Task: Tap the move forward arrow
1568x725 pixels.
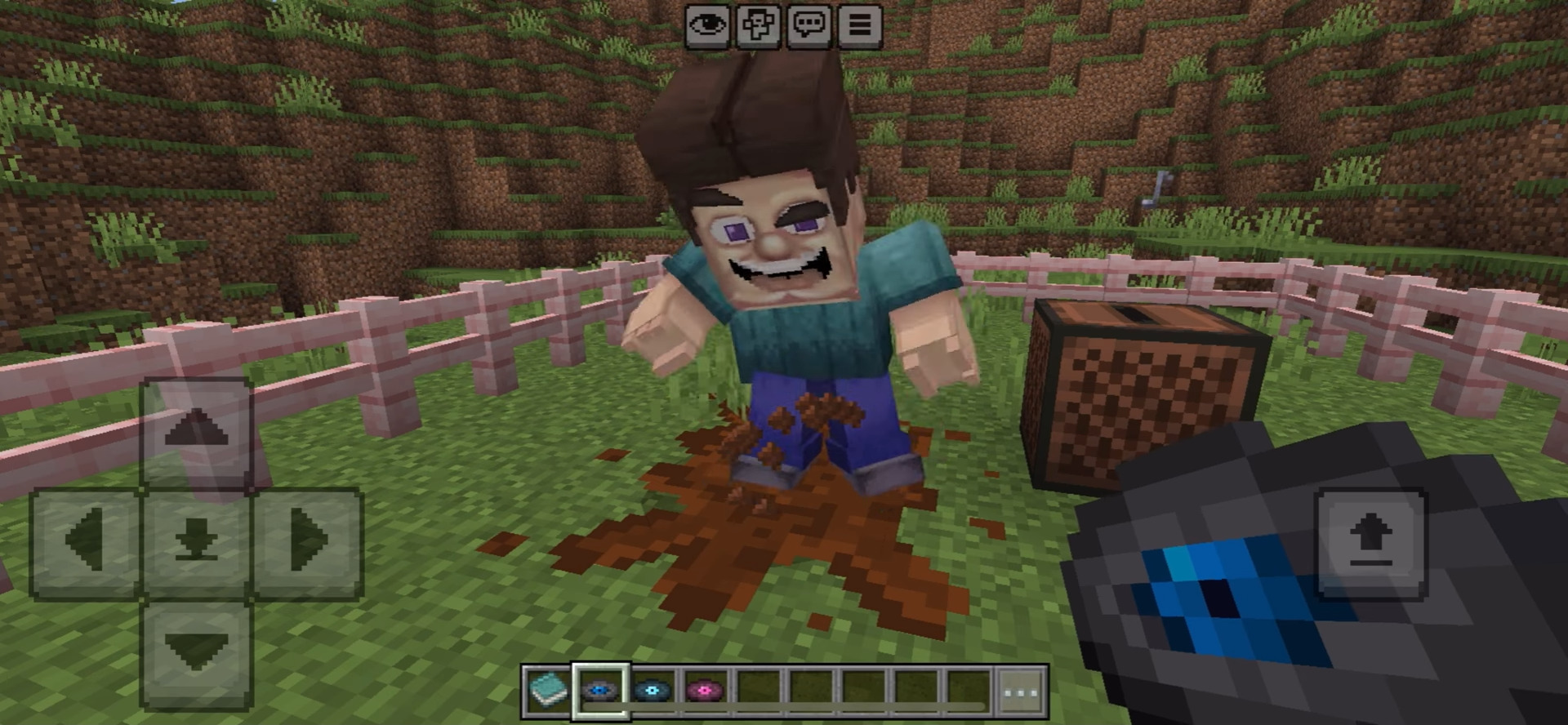Action: [x=196, y=431]
